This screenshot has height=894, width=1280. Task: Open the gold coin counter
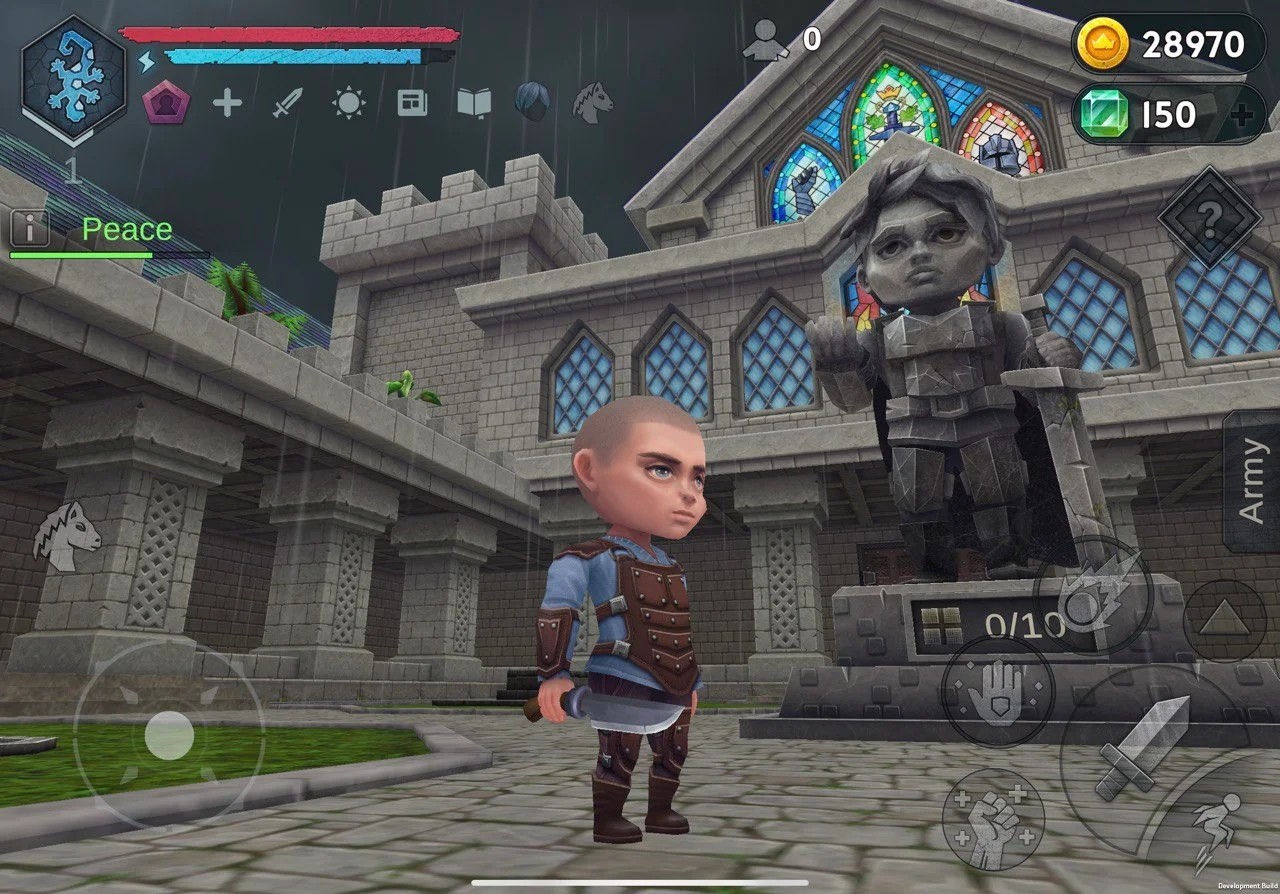(x=1168, y=45)
